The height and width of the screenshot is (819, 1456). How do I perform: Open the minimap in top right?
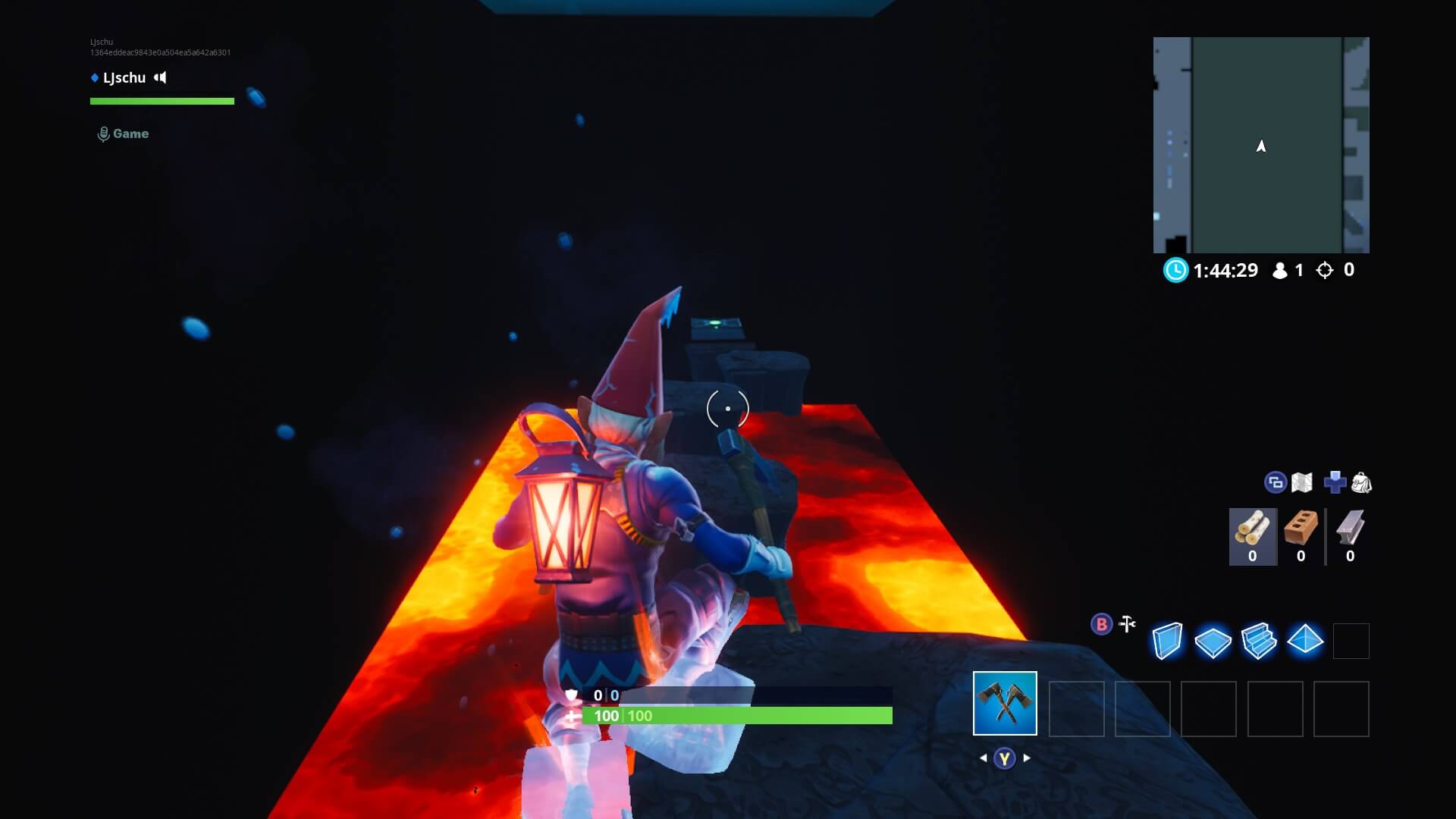[1261, 146]
